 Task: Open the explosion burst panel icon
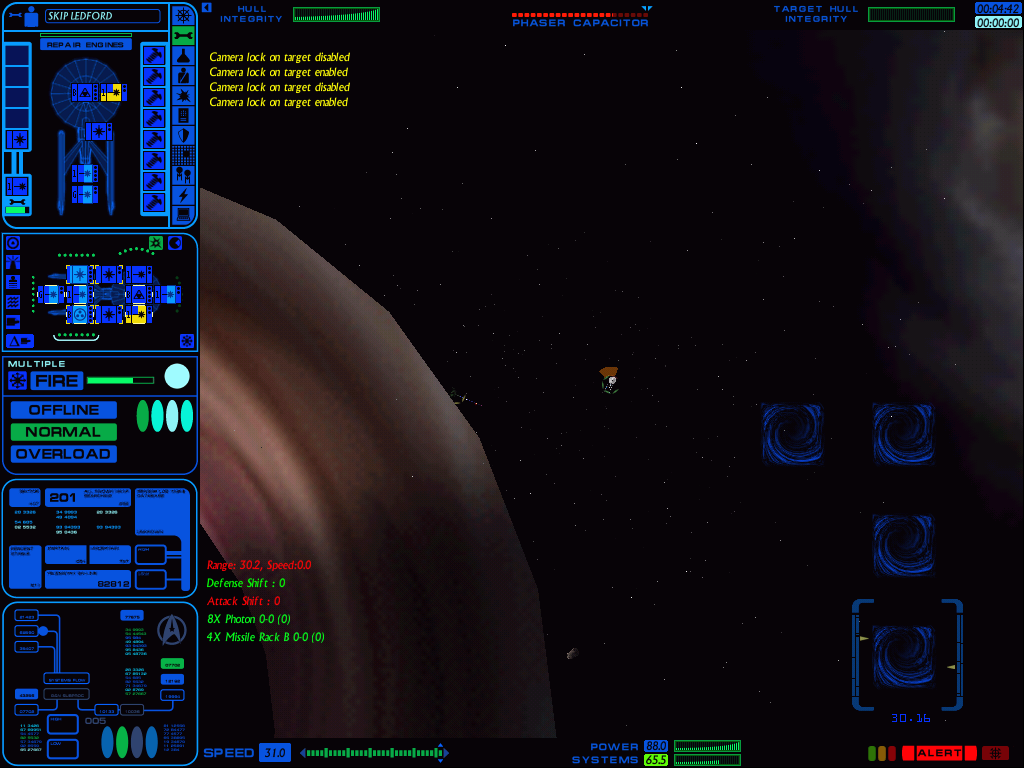tap(182, 95)
